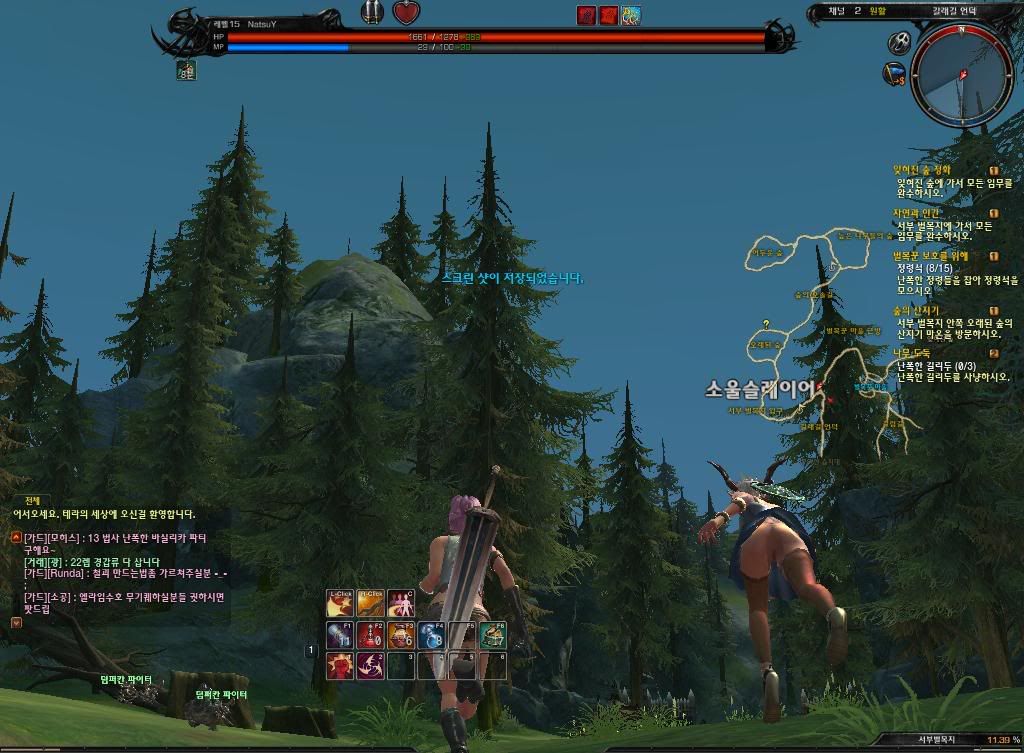1024x753 pixels.
Task: Click the twin pillars icon above the HP bar
Action: point(373,13)
